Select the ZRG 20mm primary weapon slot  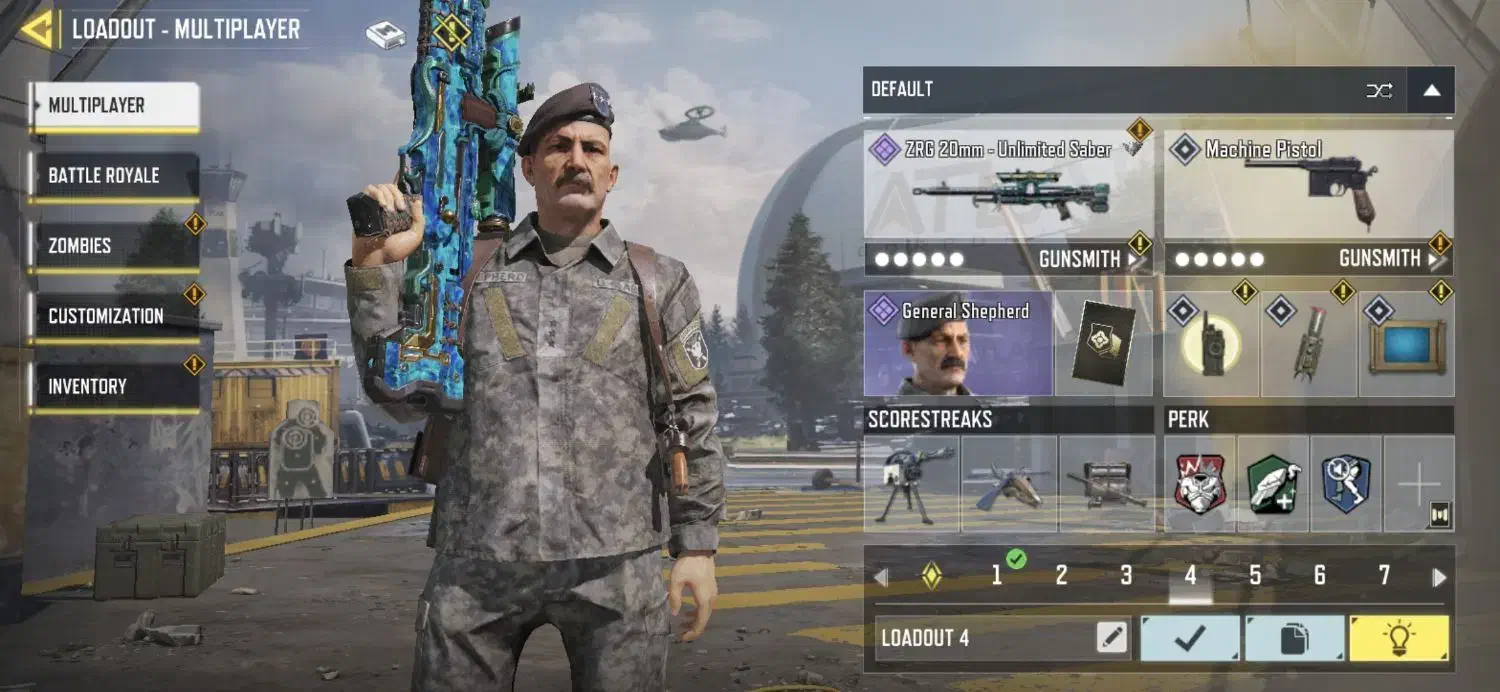[x=1008, y=183]
